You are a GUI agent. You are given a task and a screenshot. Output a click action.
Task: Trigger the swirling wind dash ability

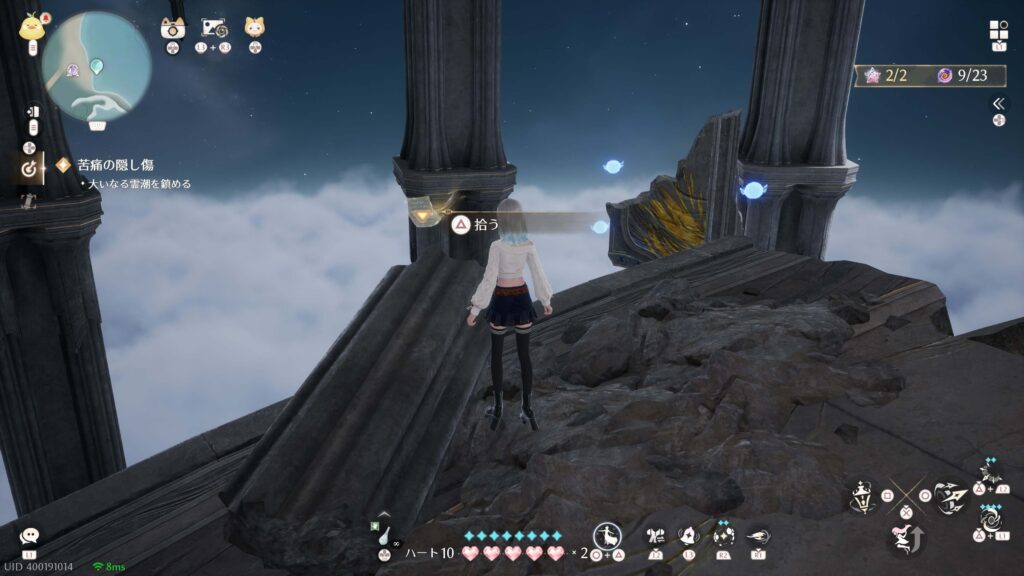pyautogui.click(x=757, y=536)
